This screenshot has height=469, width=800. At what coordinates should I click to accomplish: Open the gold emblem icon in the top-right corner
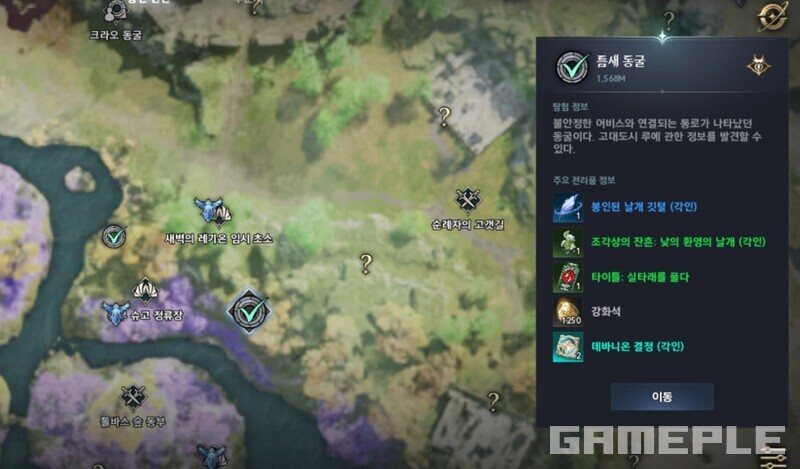tap(771, 15)
